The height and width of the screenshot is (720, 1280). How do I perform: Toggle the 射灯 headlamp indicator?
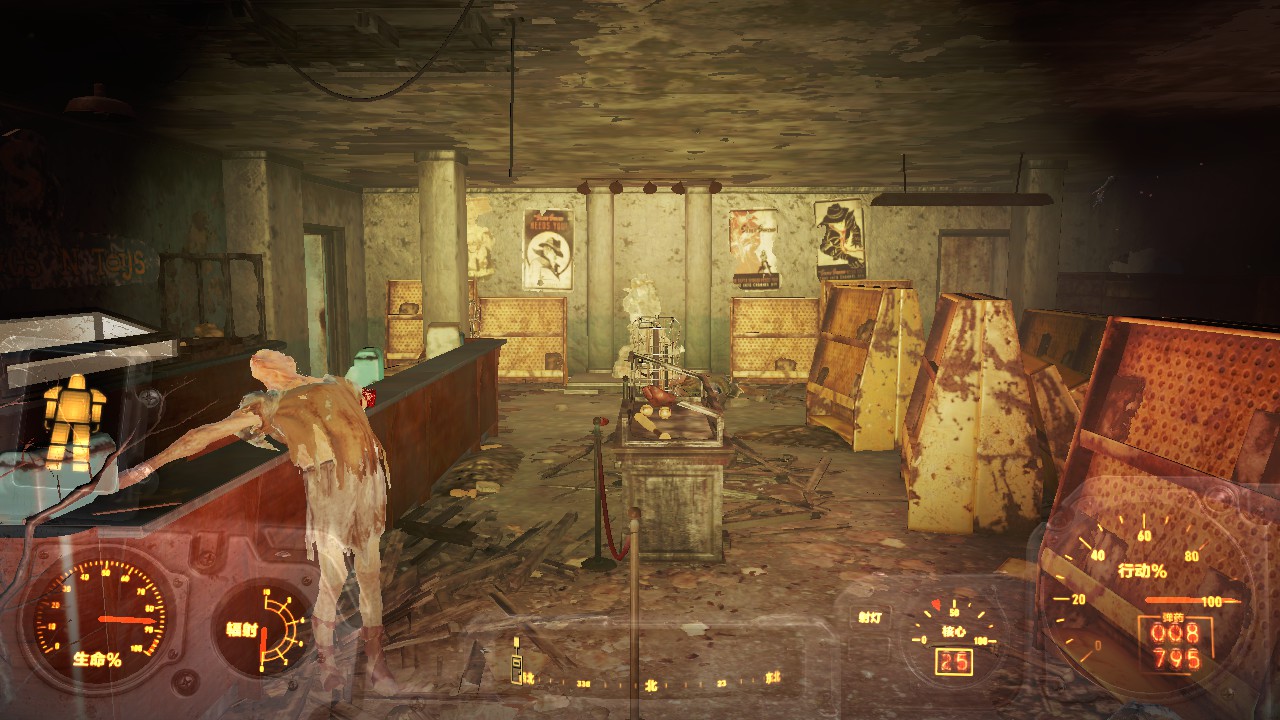870,618
